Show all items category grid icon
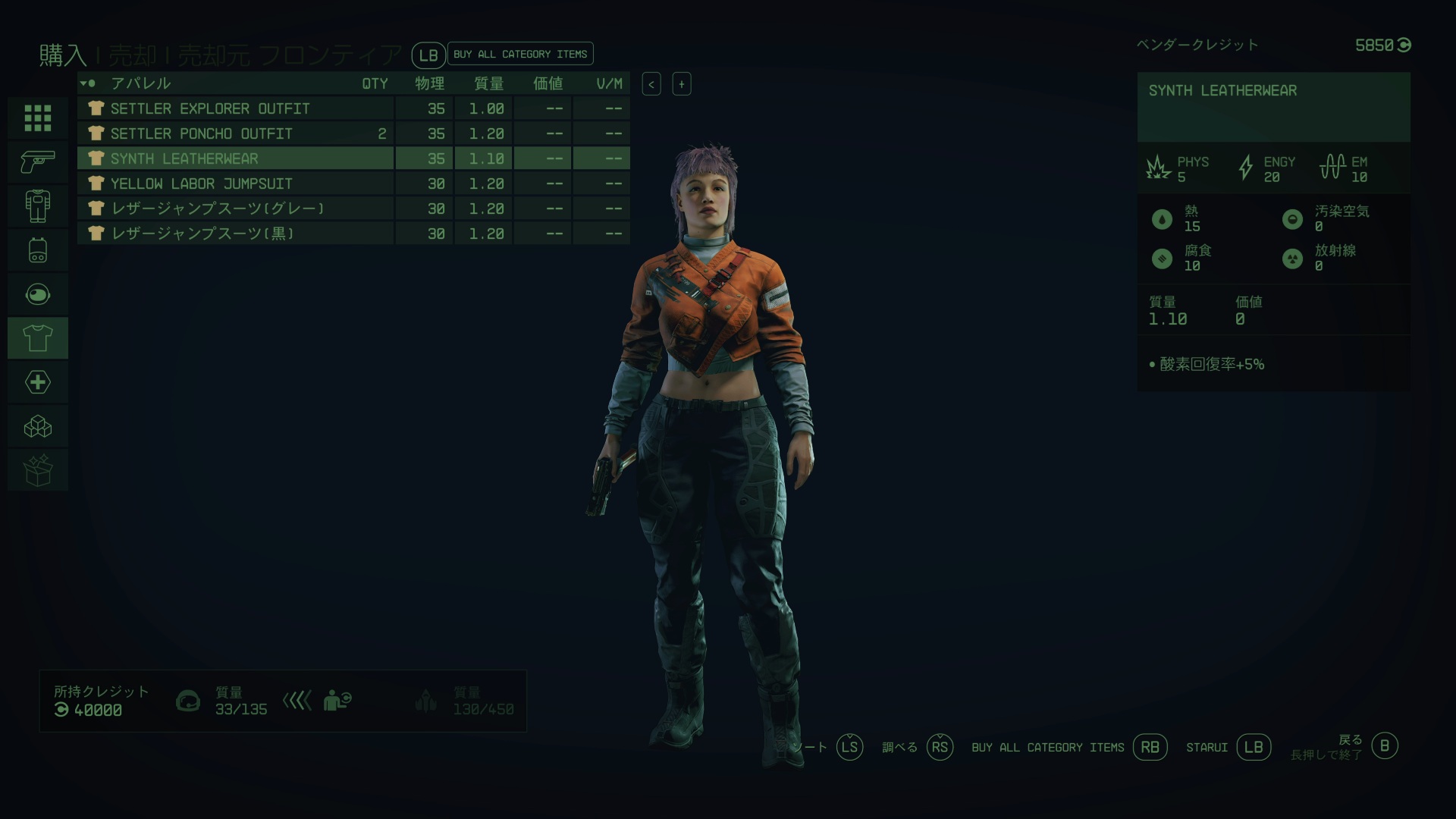Screen dimensions: 1456x819 coord(38,118)
